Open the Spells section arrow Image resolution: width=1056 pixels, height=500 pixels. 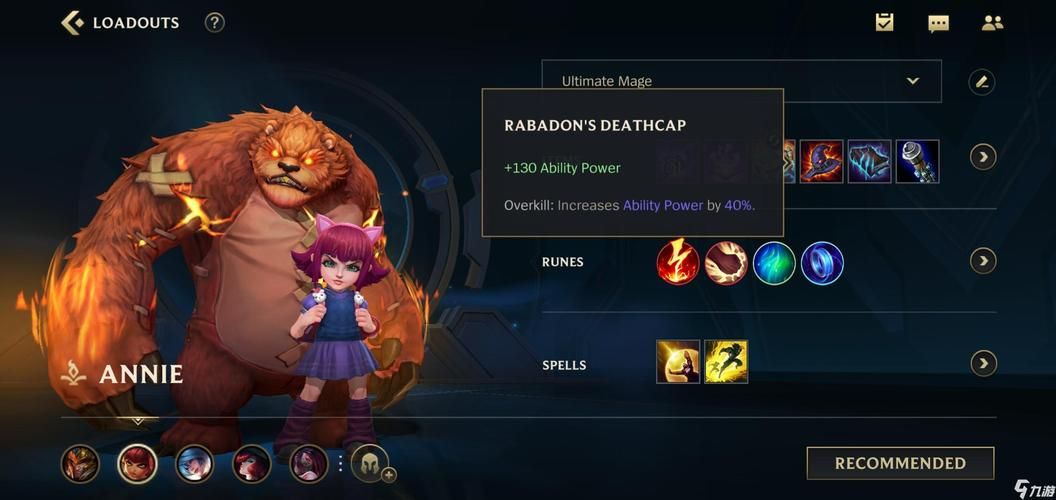point(983,363)
